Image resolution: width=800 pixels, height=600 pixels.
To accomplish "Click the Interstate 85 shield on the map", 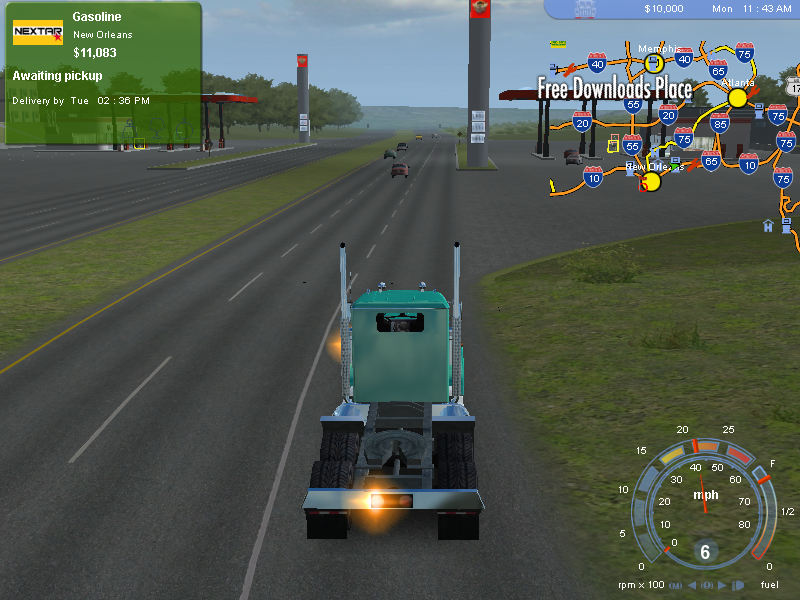I will pyautogui.click(x=719, y=122).
